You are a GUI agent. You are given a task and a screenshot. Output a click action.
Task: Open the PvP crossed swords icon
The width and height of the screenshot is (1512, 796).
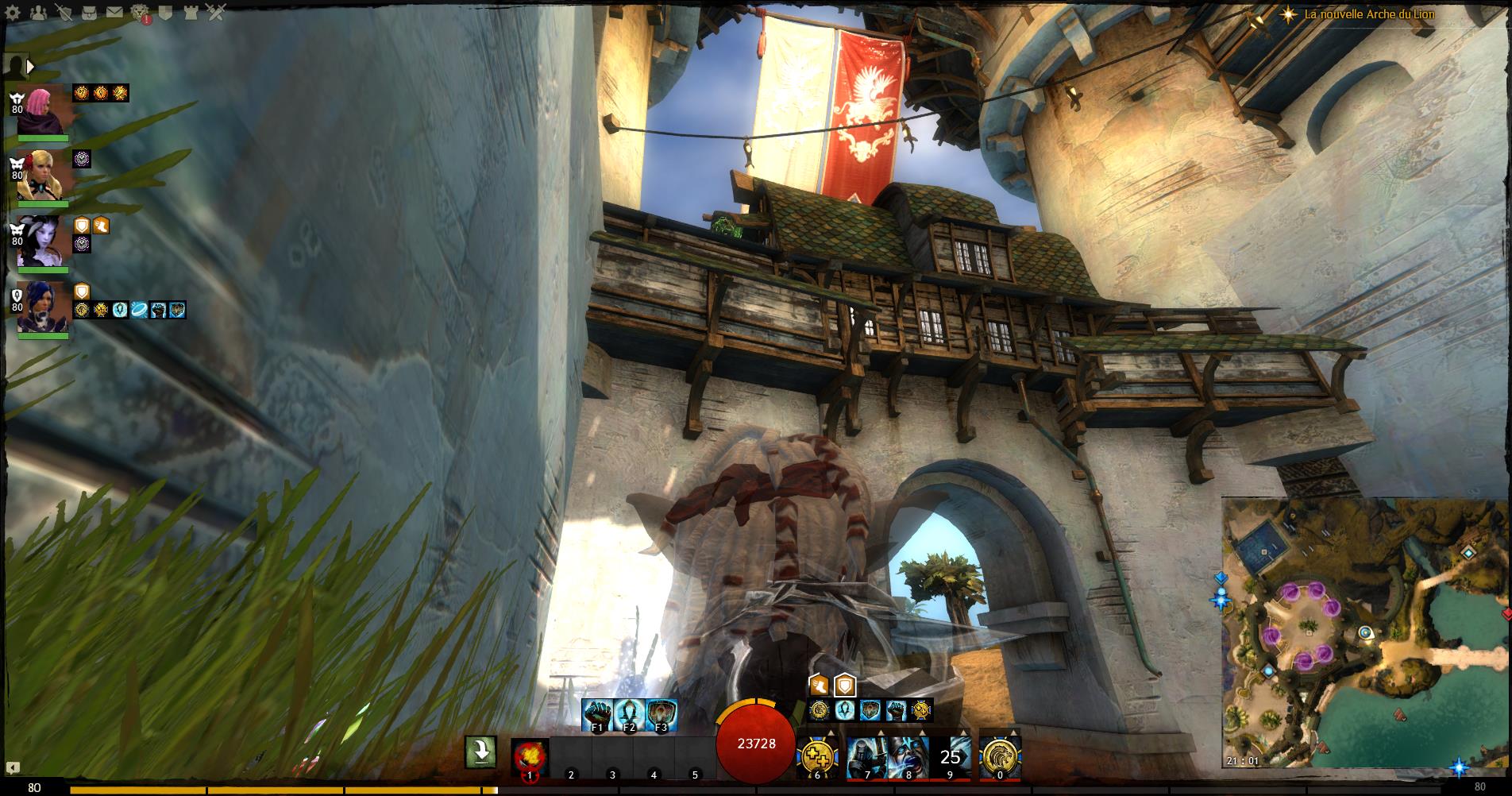click(216, 12)
